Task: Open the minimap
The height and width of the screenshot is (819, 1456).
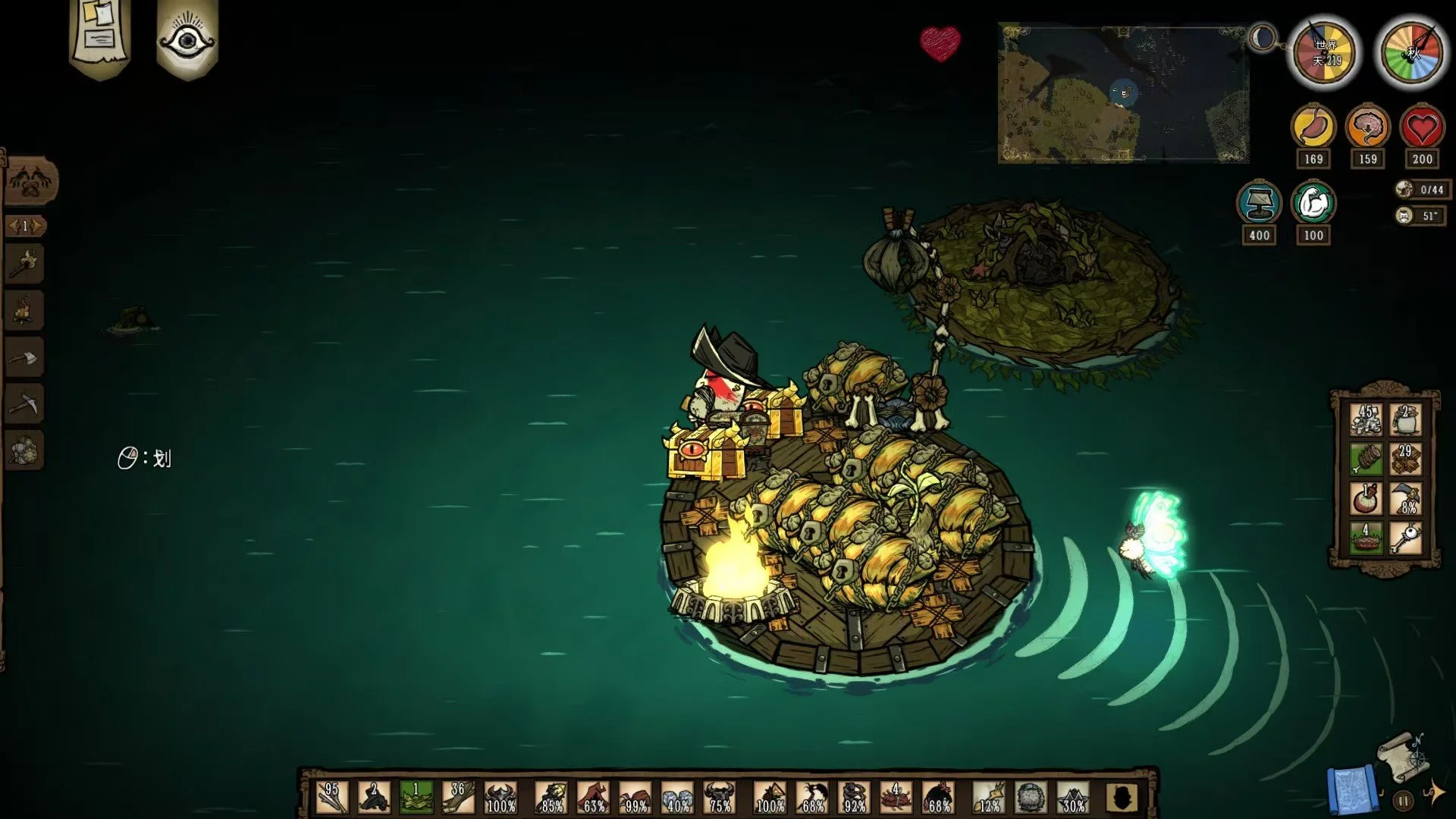Action: [x=1123, y=93]
